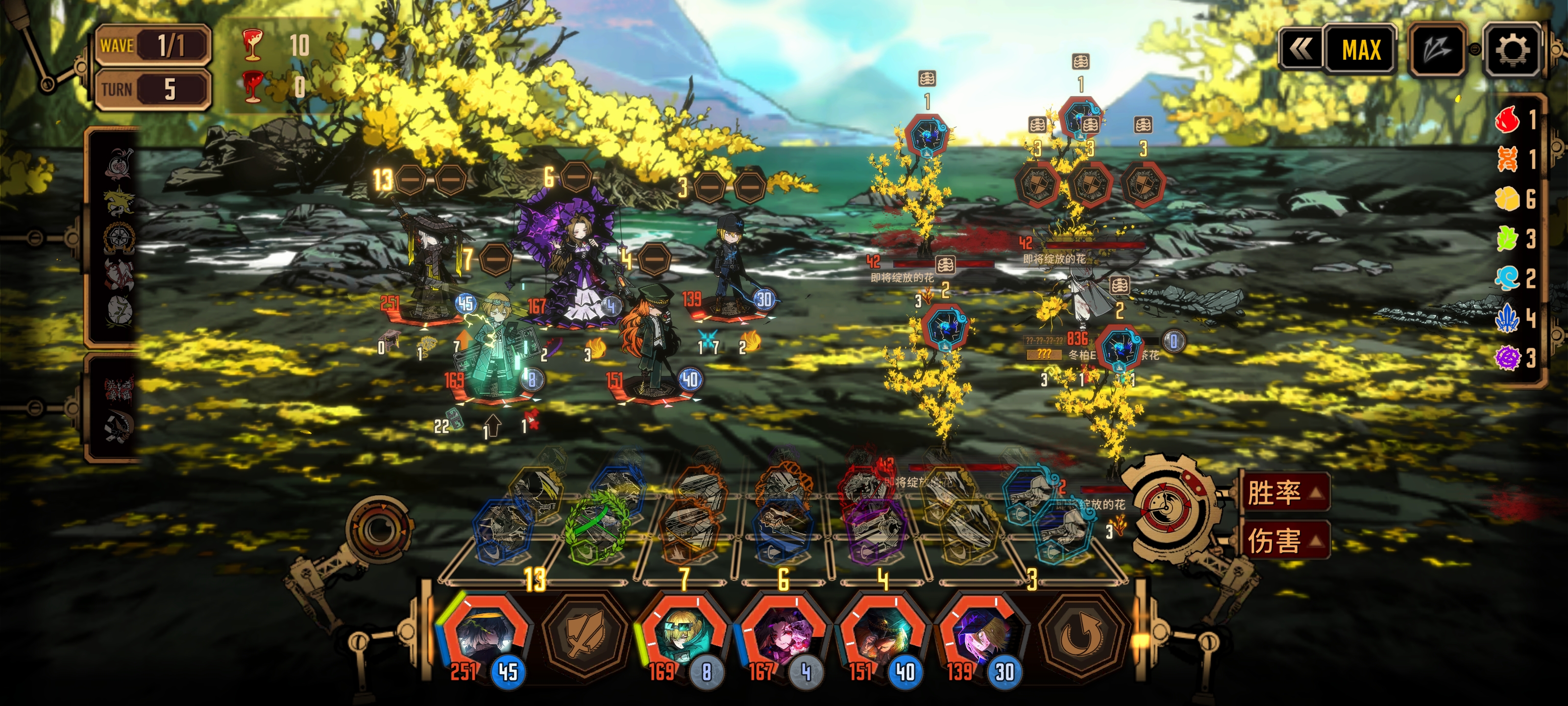This screenshot has width=1568, height=706.
Task: Inspect the yellow winged horse gift icon
Action: (118, 202)
